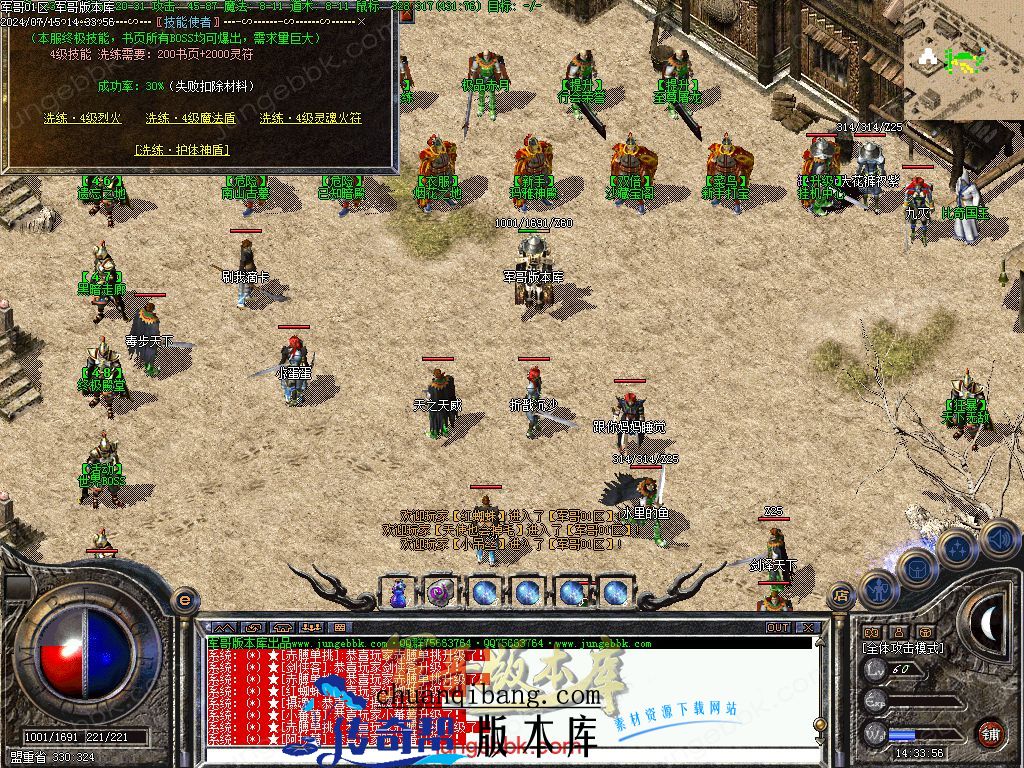The image size is (1024, 768).
Task: Open the 店 shop button
Action: (841, 597)
